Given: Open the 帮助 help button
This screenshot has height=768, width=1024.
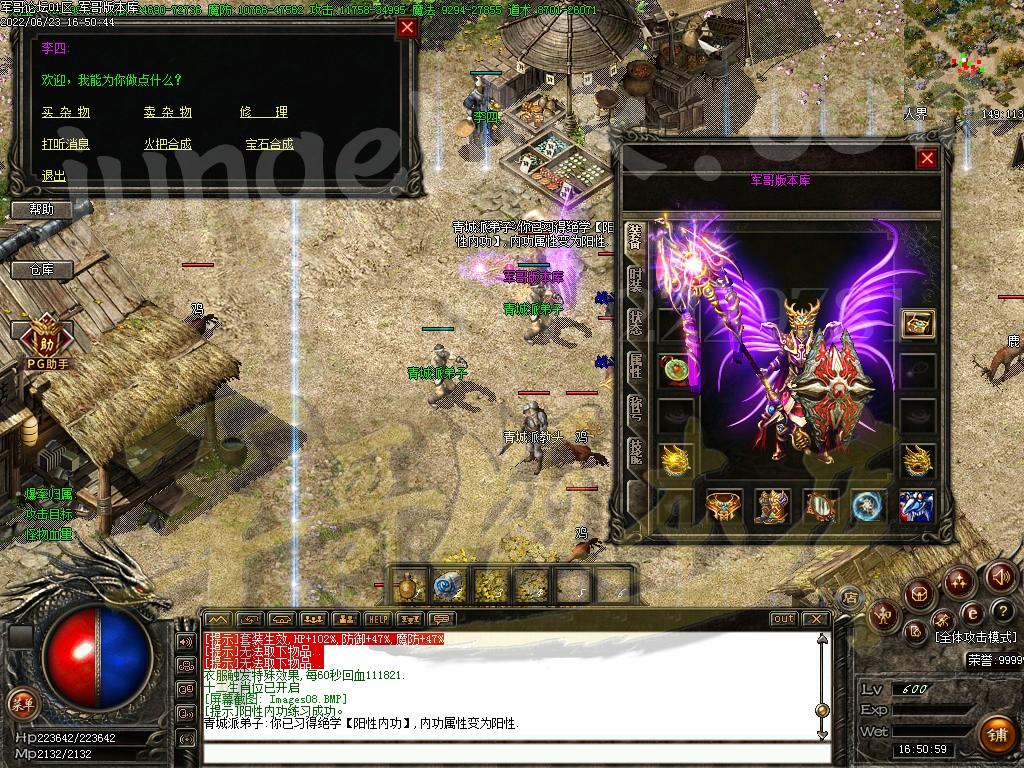Looking at the screenshot, I should pyautogui.click(x=42, y=209).
